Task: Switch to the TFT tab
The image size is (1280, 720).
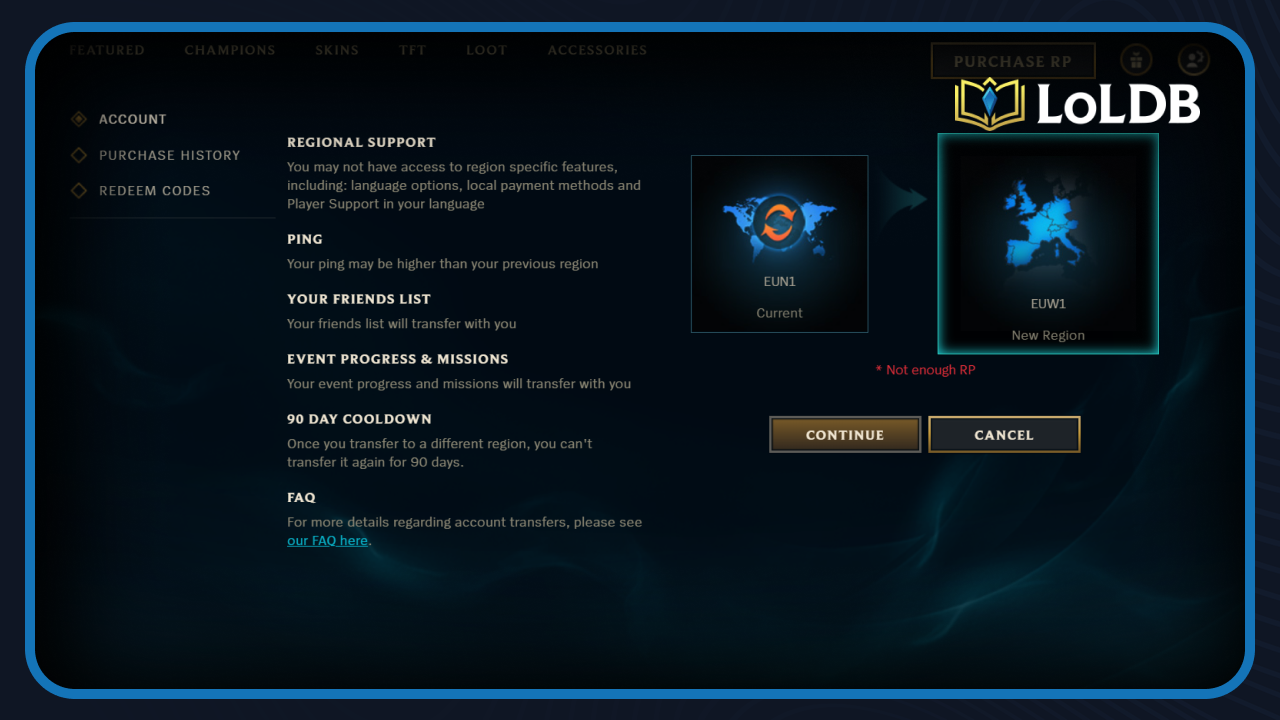Action: point(412,50)
